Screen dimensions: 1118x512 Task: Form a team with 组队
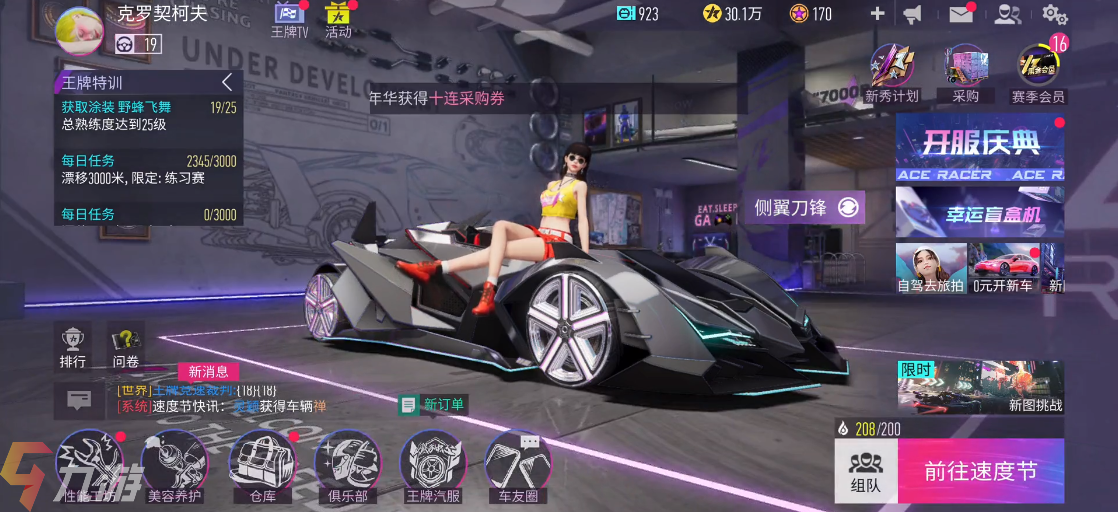click(865, 472)
